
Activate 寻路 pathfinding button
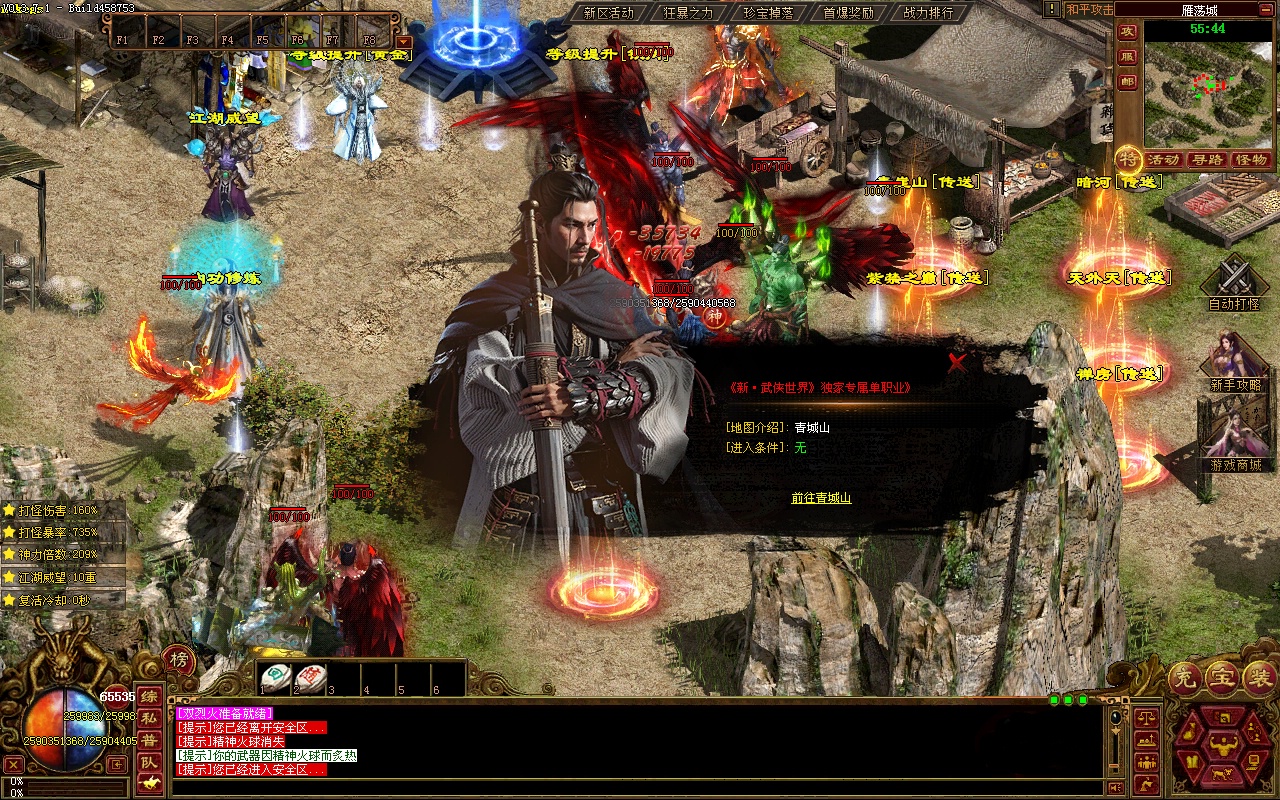tap(1207, 159)
